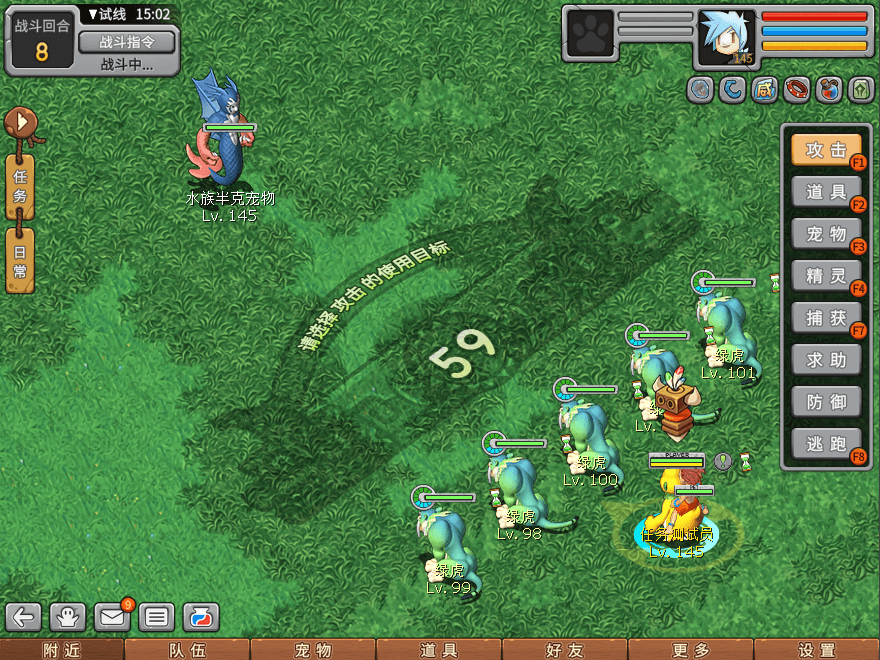The width and height of the screenshot is (880, 660).
Task: Click the player portrait showing level 145
Action: tap(726, 38)
